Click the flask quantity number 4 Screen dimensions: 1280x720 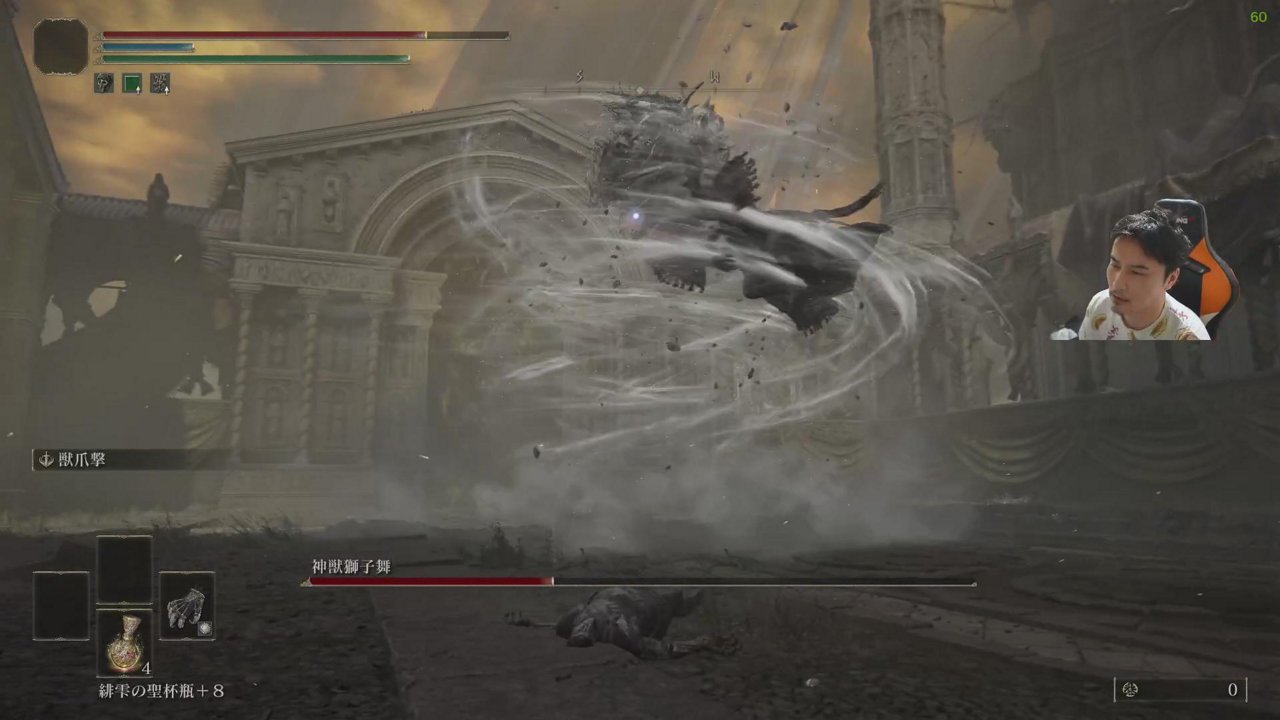point(148,668)
